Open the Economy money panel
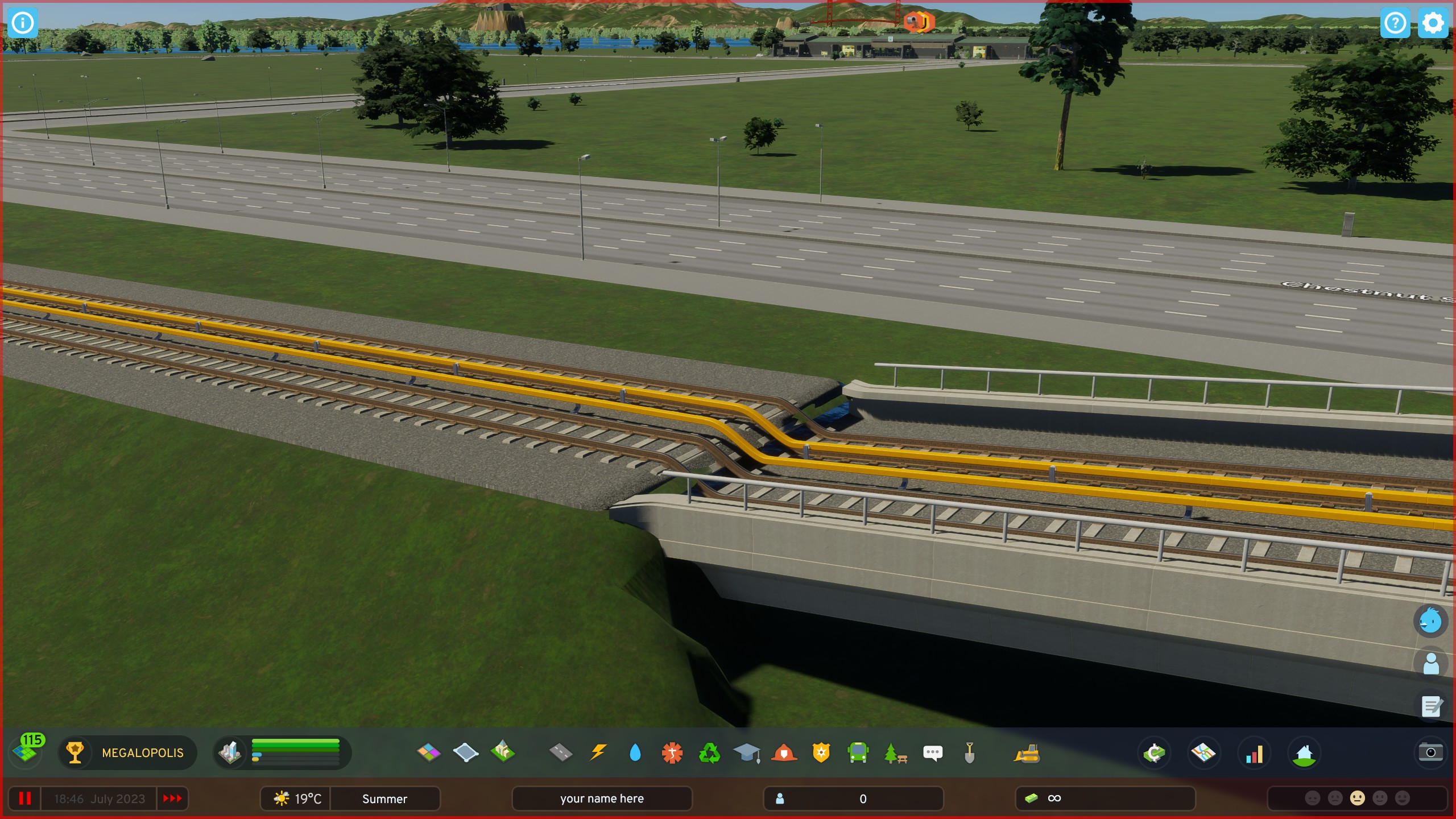The width and height of the screenshot is (1456, 819). [x=1155, y=753]
